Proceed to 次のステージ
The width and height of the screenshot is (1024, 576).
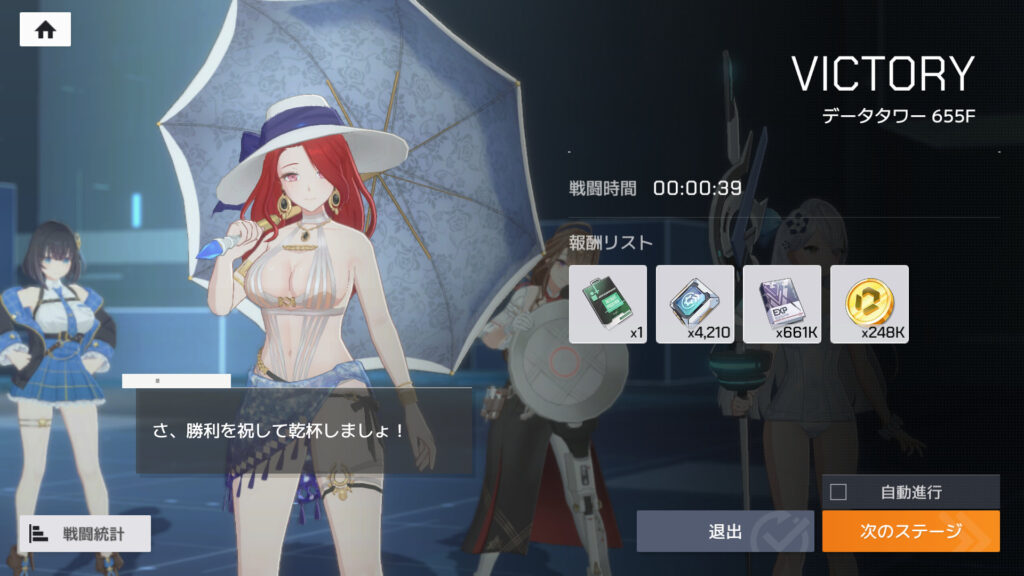click(x=910, y=531)
